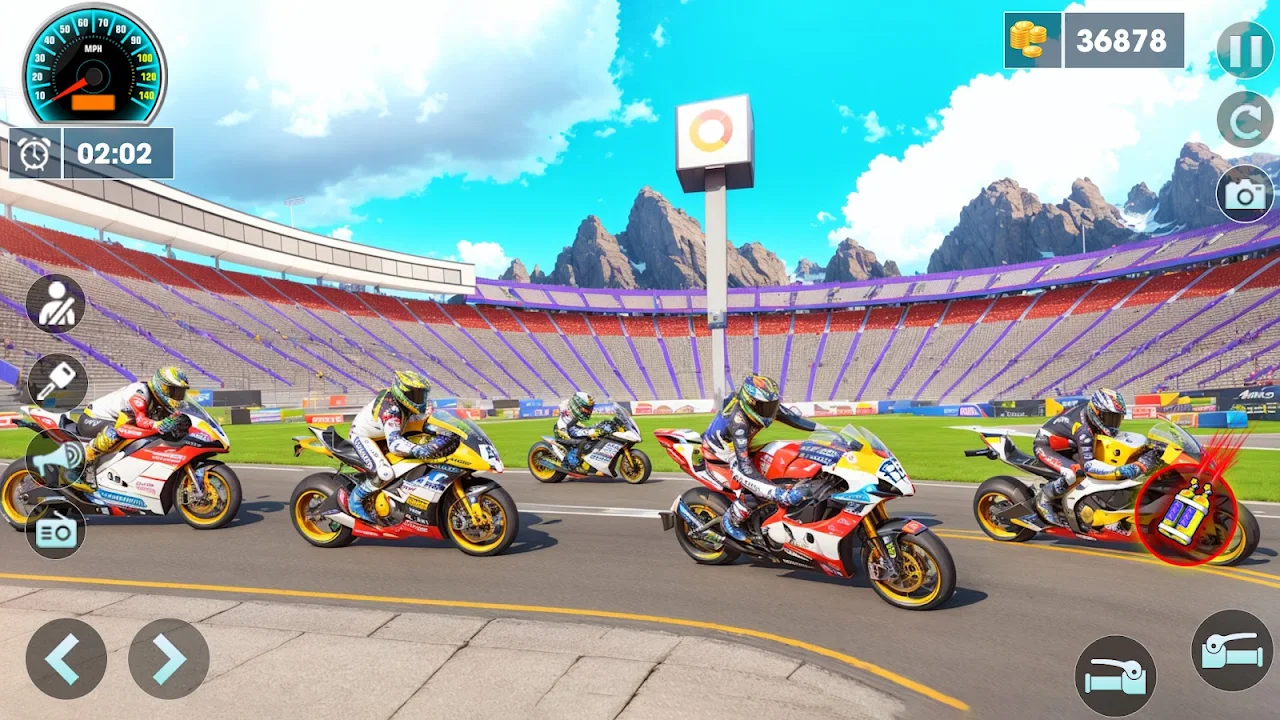Restart the race with the circular arrow button
This screenshot has height=720, width=1280.
[x=1245, y=119]
